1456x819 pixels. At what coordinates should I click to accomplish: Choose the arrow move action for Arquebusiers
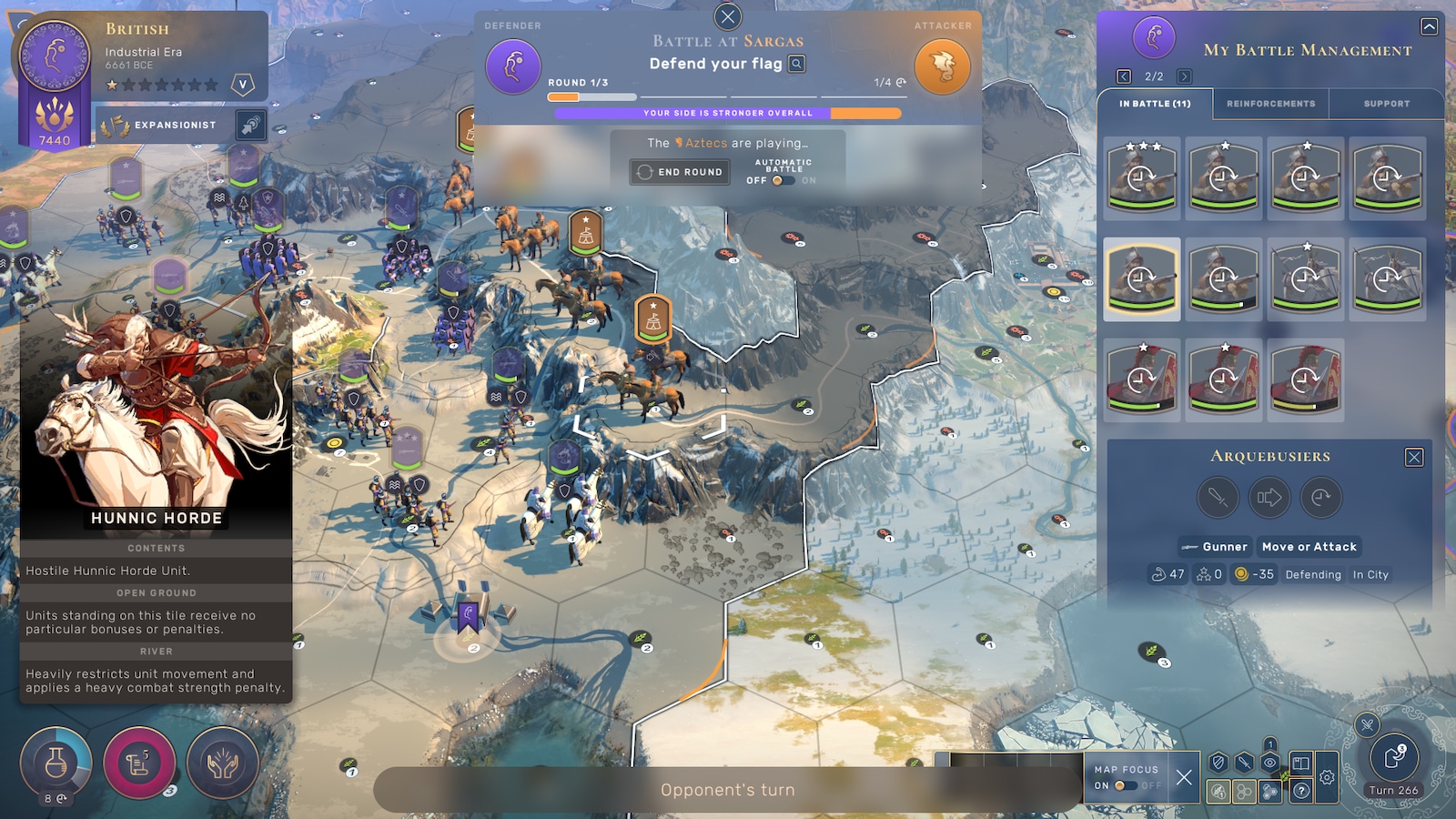coord(1269,498)
